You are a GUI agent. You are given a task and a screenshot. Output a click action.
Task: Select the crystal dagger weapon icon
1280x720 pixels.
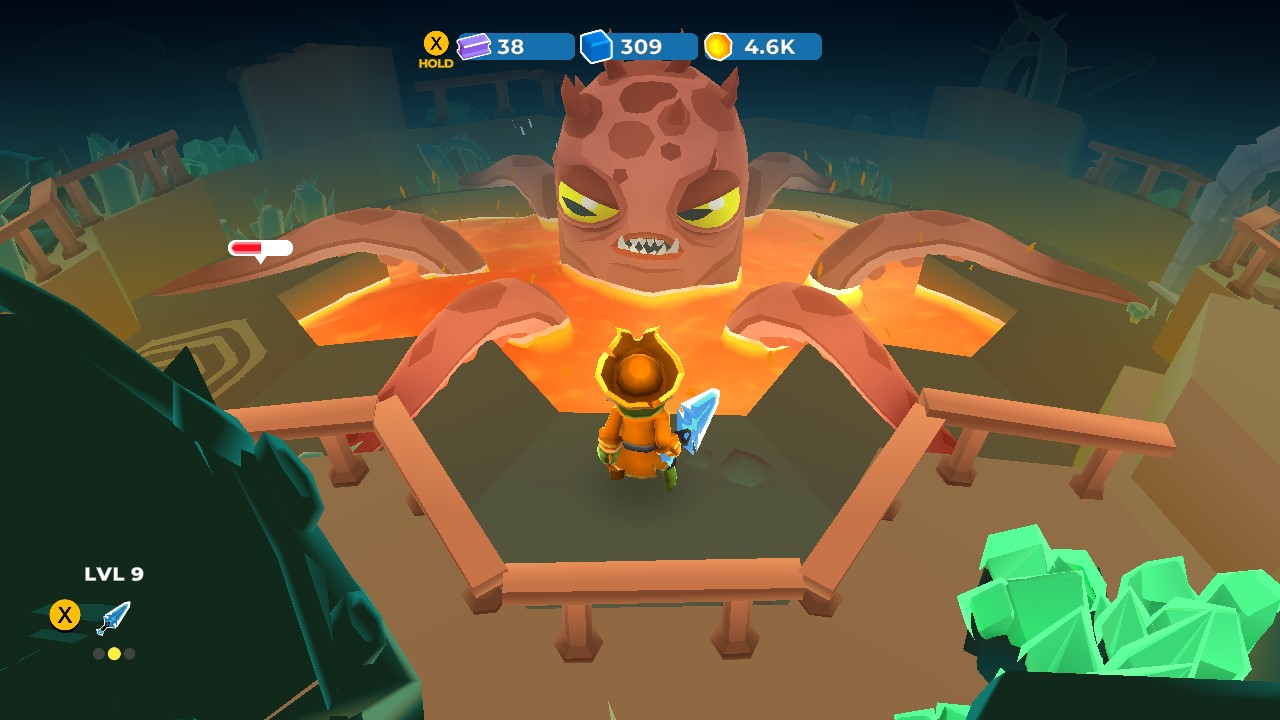pyautogui.click(x=113, y=615)
